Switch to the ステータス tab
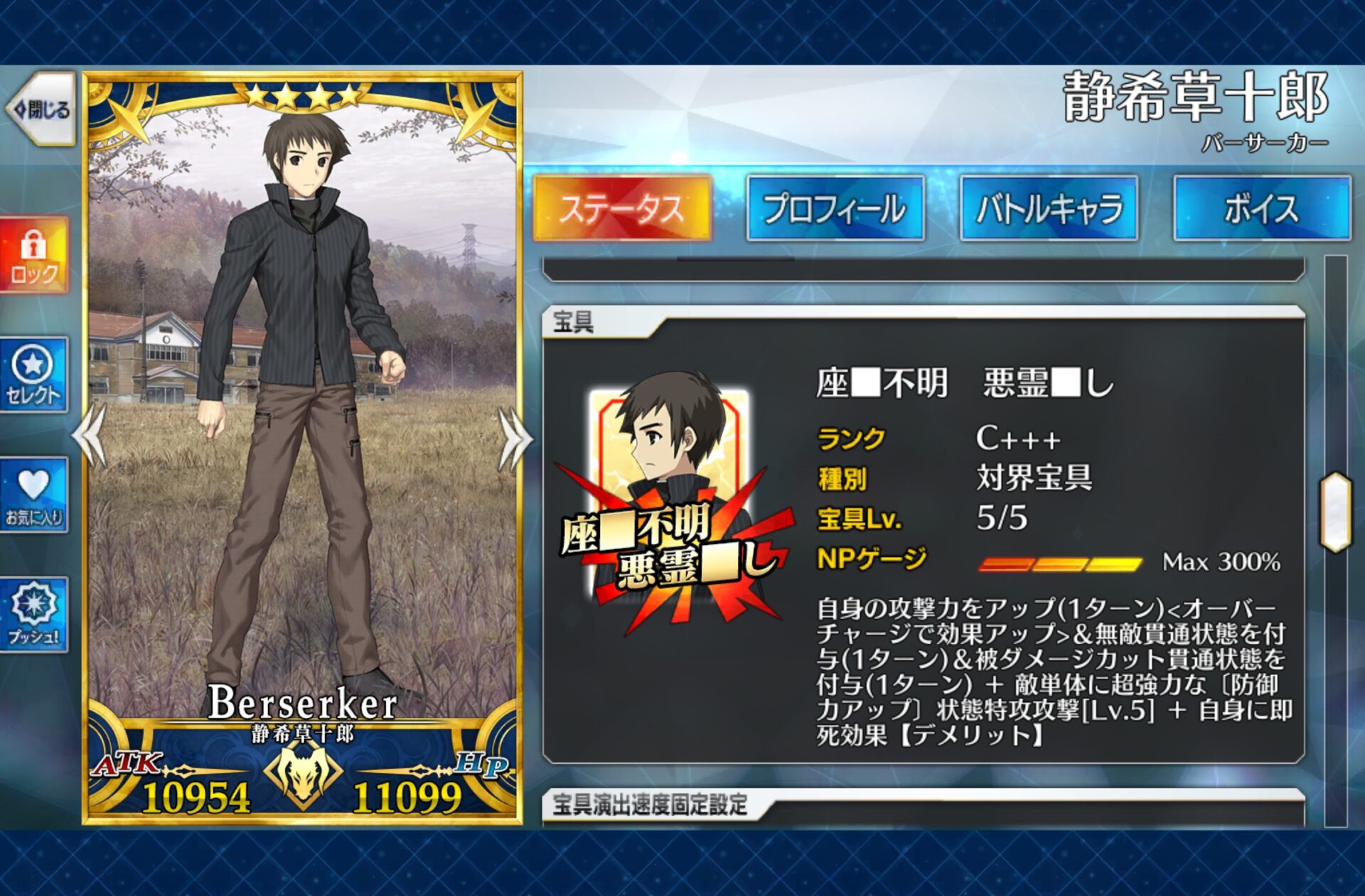This screenshot has width=1365, height=896. pyautogui.click(x=622, y=209)
